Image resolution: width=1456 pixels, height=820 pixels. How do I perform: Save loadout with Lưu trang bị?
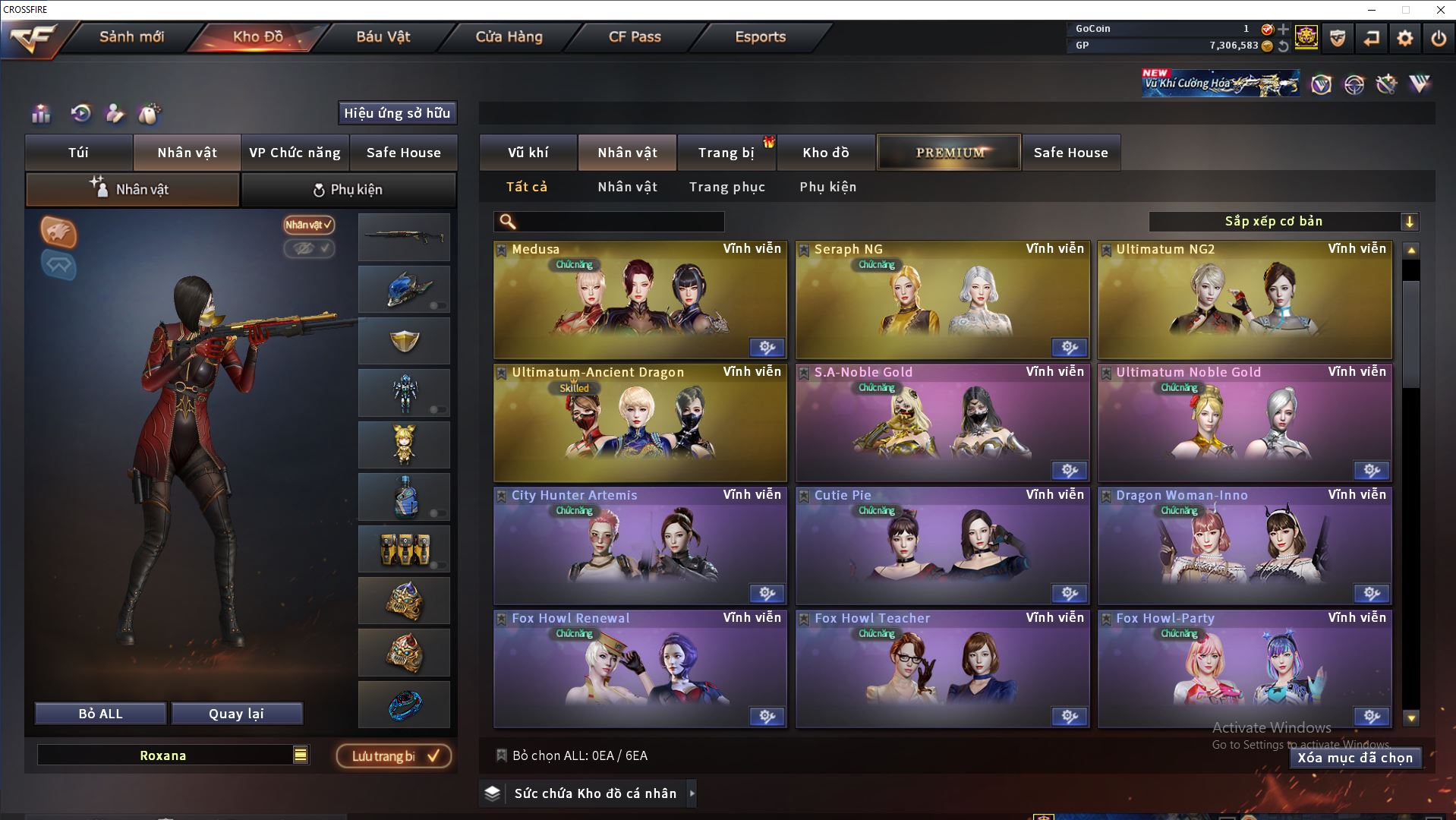tap(394, 756)
